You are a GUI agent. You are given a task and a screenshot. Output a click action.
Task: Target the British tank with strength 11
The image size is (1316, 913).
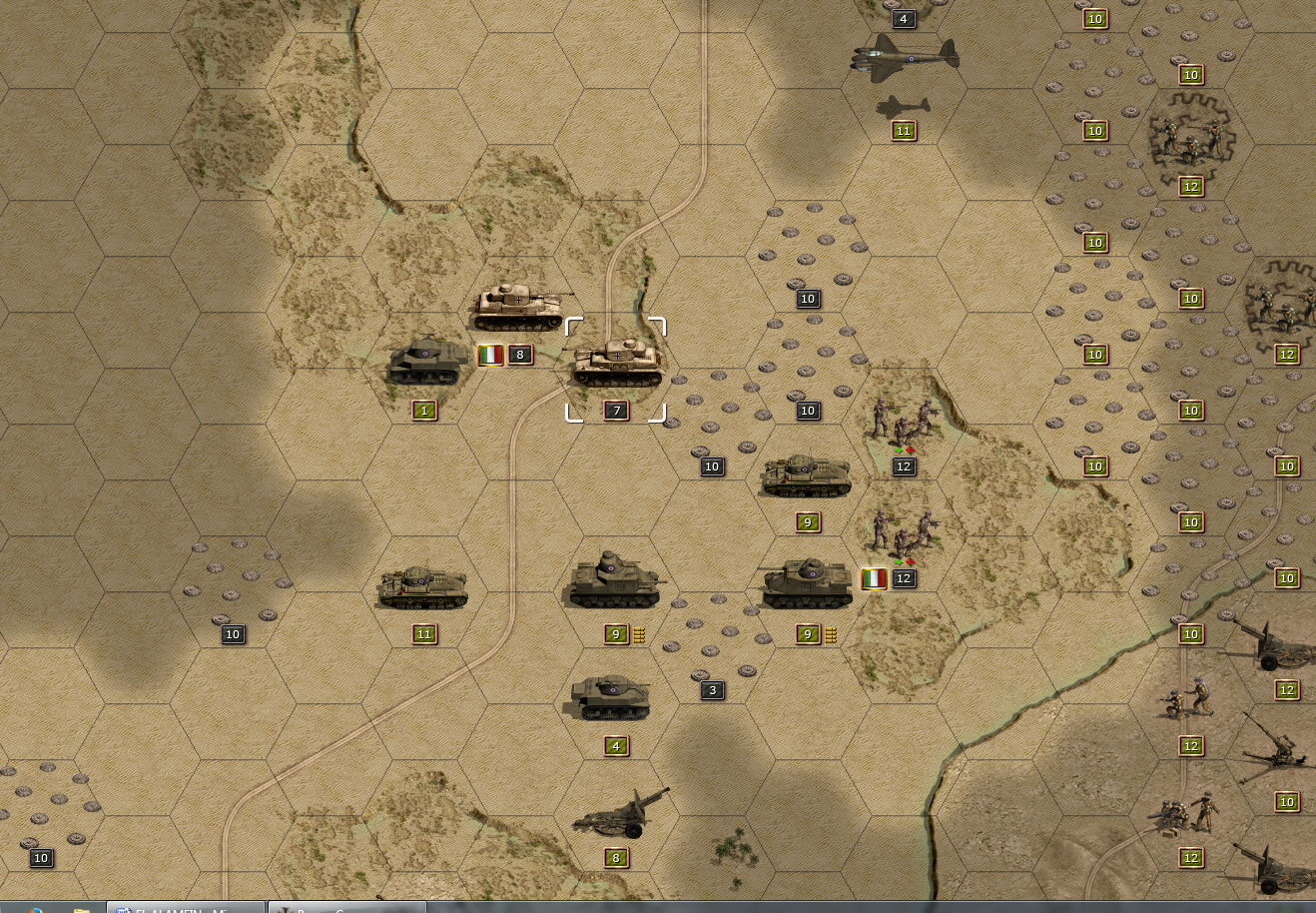tap(422, 587)
